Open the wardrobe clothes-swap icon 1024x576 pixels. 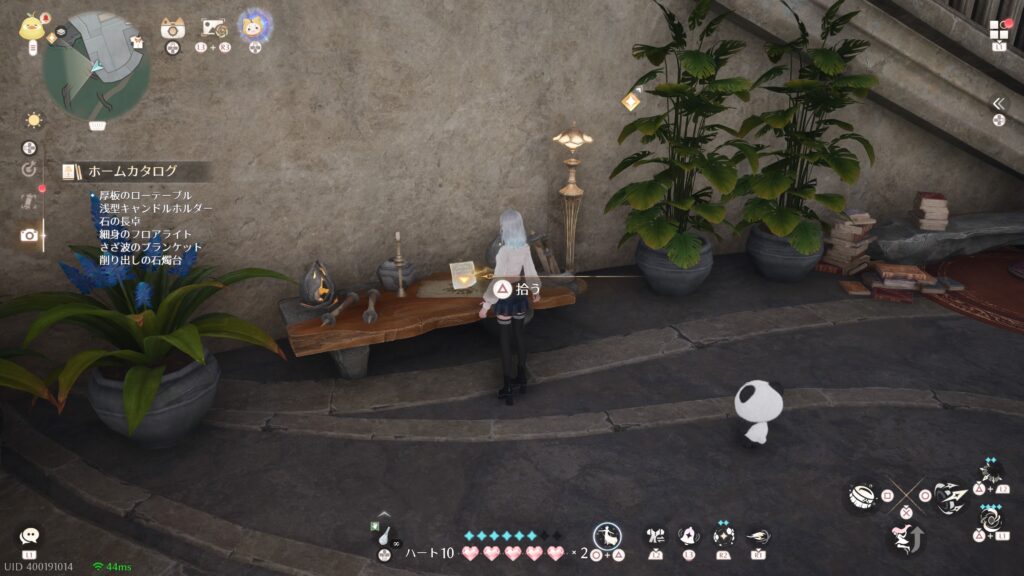pos(656,536)
